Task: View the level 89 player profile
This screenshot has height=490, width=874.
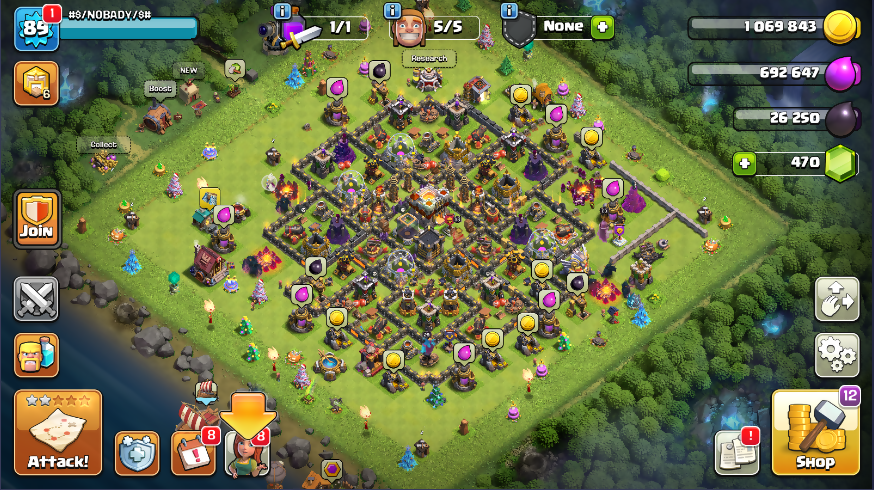Action: (36, 28)
